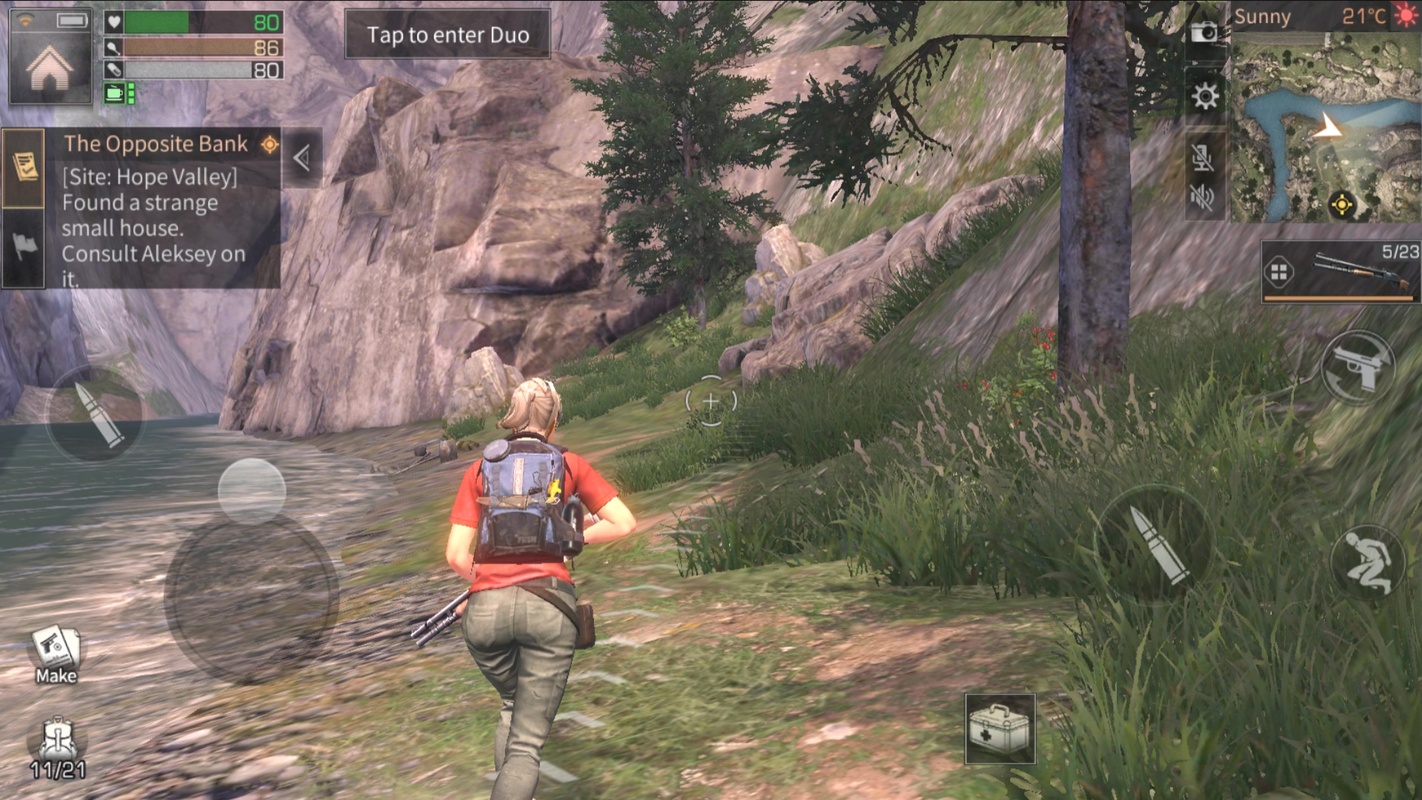This screenshot has height=800, width=1422.
Task: Open the backpack inventory showing 11/21
Action: (x=57, y=748)
